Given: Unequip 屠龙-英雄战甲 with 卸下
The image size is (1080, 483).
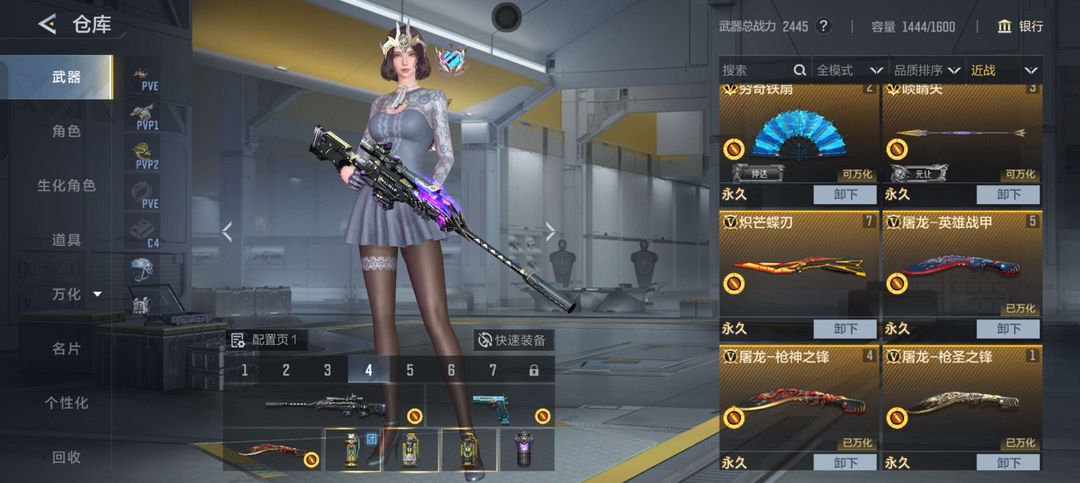Looking at the screenshot, I should 1008,329.
